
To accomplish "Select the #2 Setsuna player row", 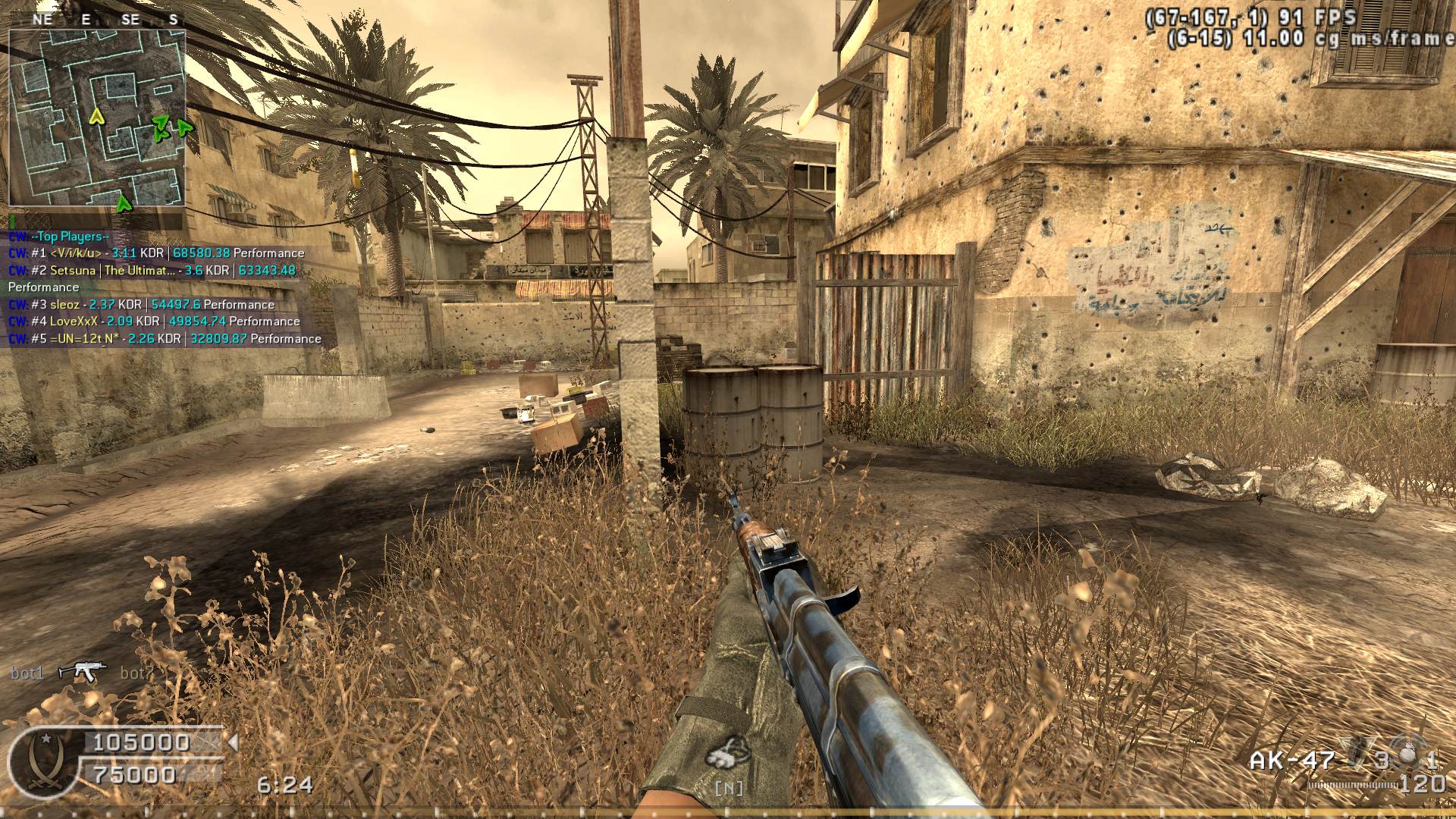I will 152,271.
